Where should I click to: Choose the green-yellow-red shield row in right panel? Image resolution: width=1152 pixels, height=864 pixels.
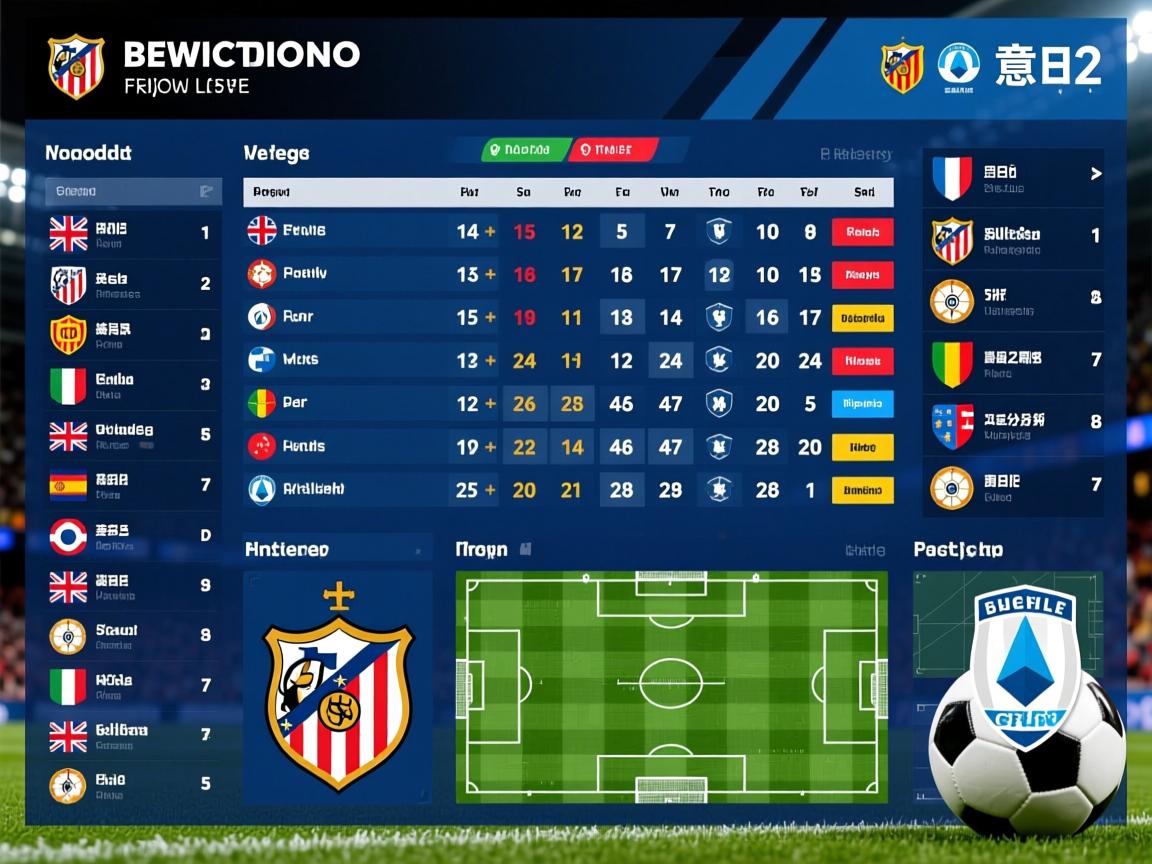pyautogui.click(x=1013, y=364)
